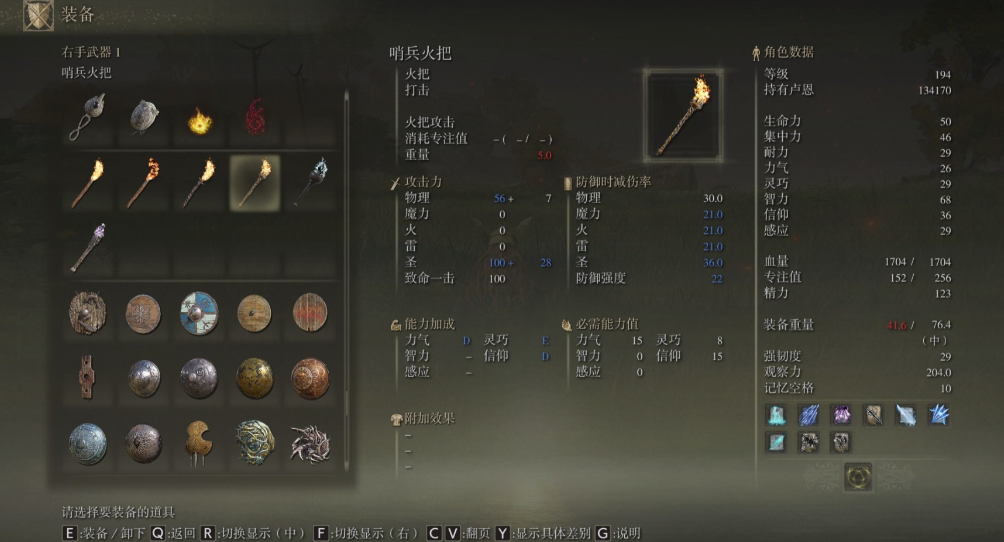Select the purple crystal spell icon

pos(842,415)
